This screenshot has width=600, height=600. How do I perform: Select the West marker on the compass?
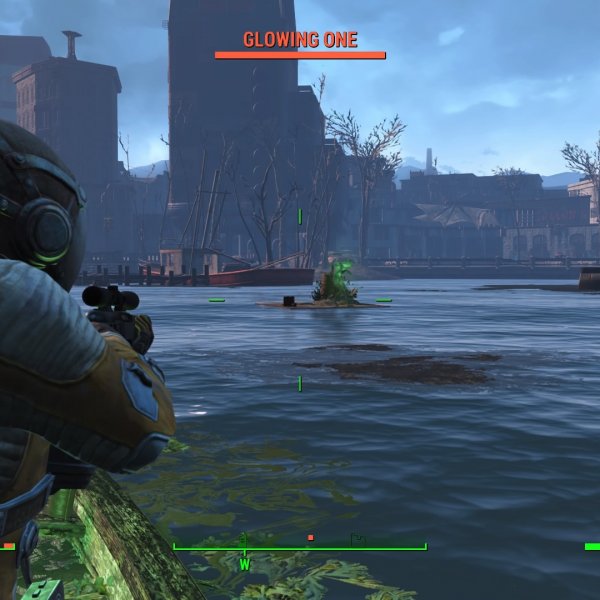point(244,564)
